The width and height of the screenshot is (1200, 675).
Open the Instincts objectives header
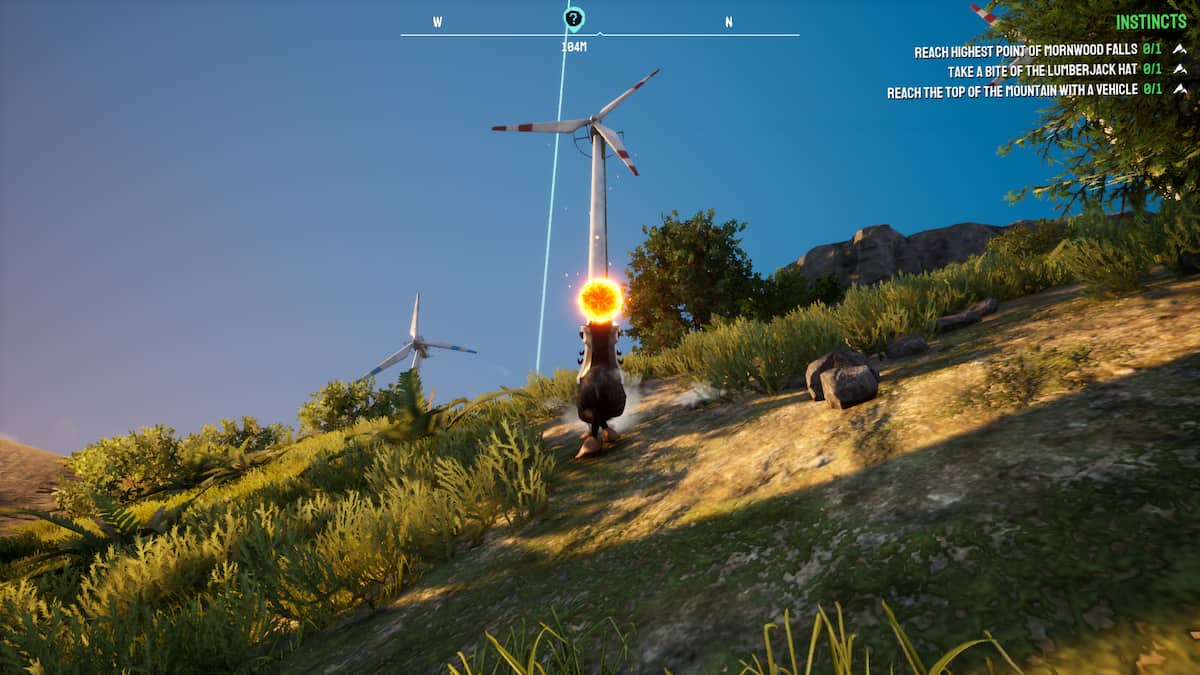(x=1150, y=22)
